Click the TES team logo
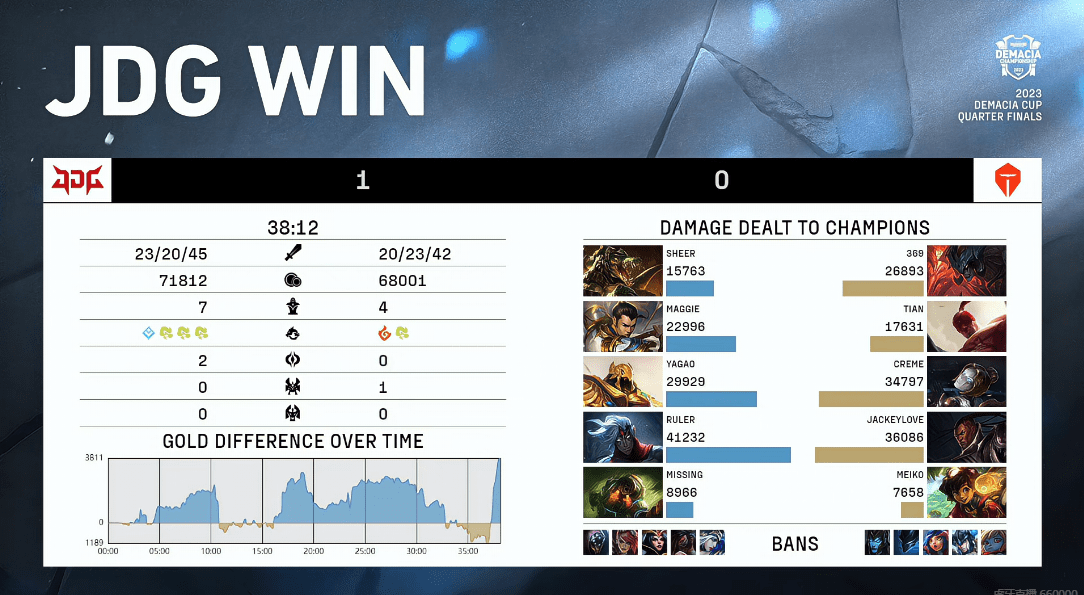Viewport: 1084px width, 595px height. pos(1007,181)
